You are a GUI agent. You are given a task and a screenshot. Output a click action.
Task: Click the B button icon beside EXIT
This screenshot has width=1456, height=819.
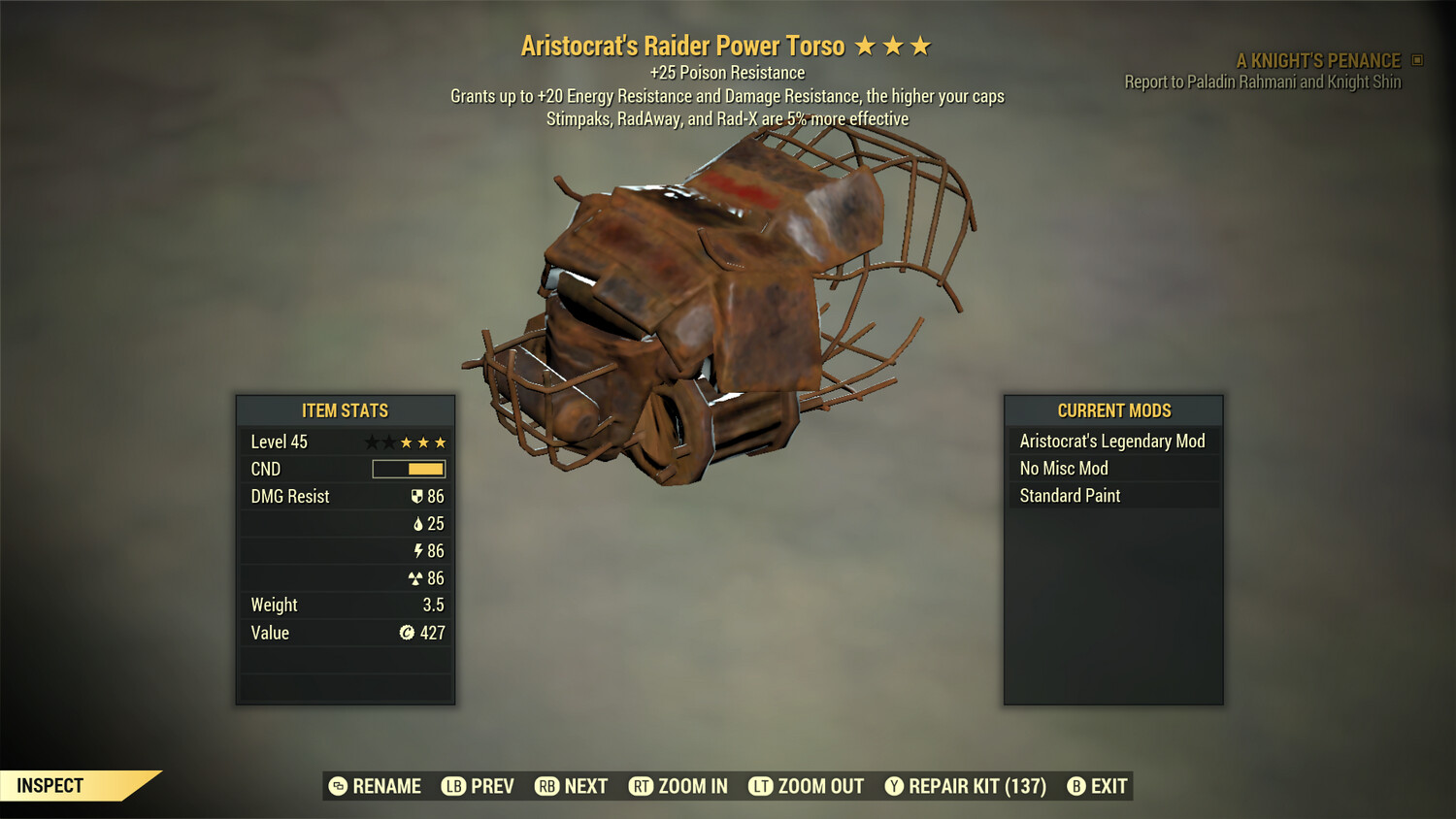coord(1075,786)
